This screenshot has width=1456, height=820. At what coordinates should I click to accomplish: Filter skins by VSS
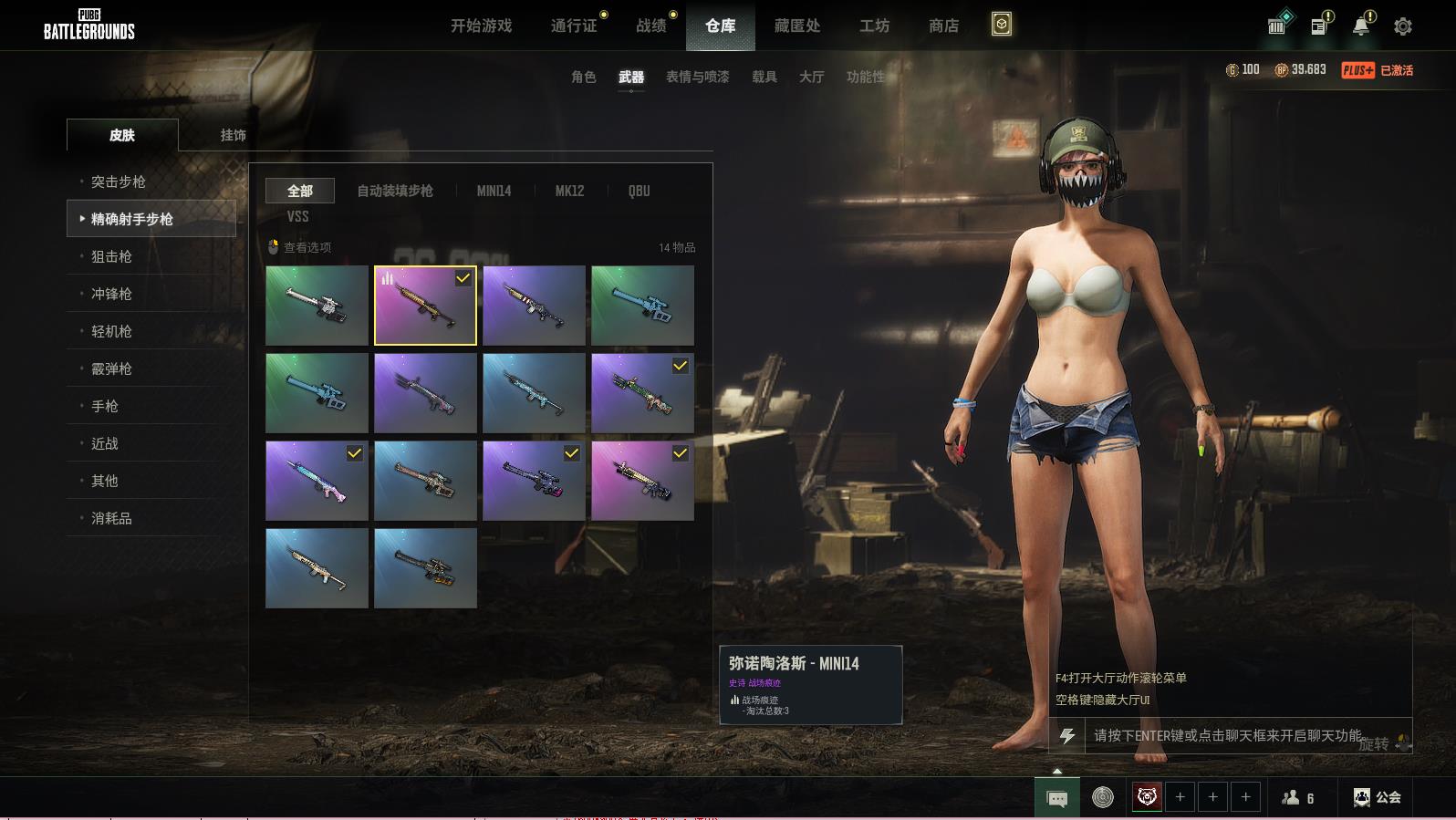click(298, 216)
